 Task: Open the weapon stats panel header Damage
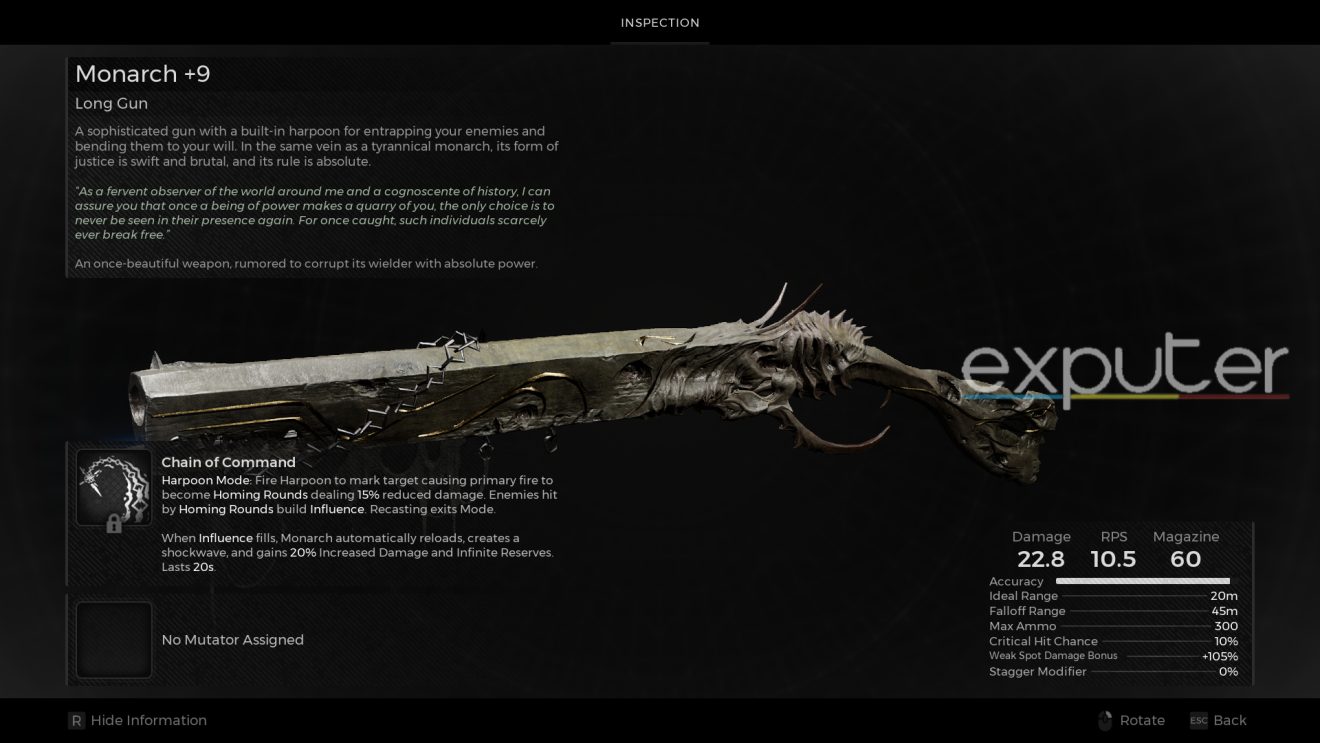1042,536
